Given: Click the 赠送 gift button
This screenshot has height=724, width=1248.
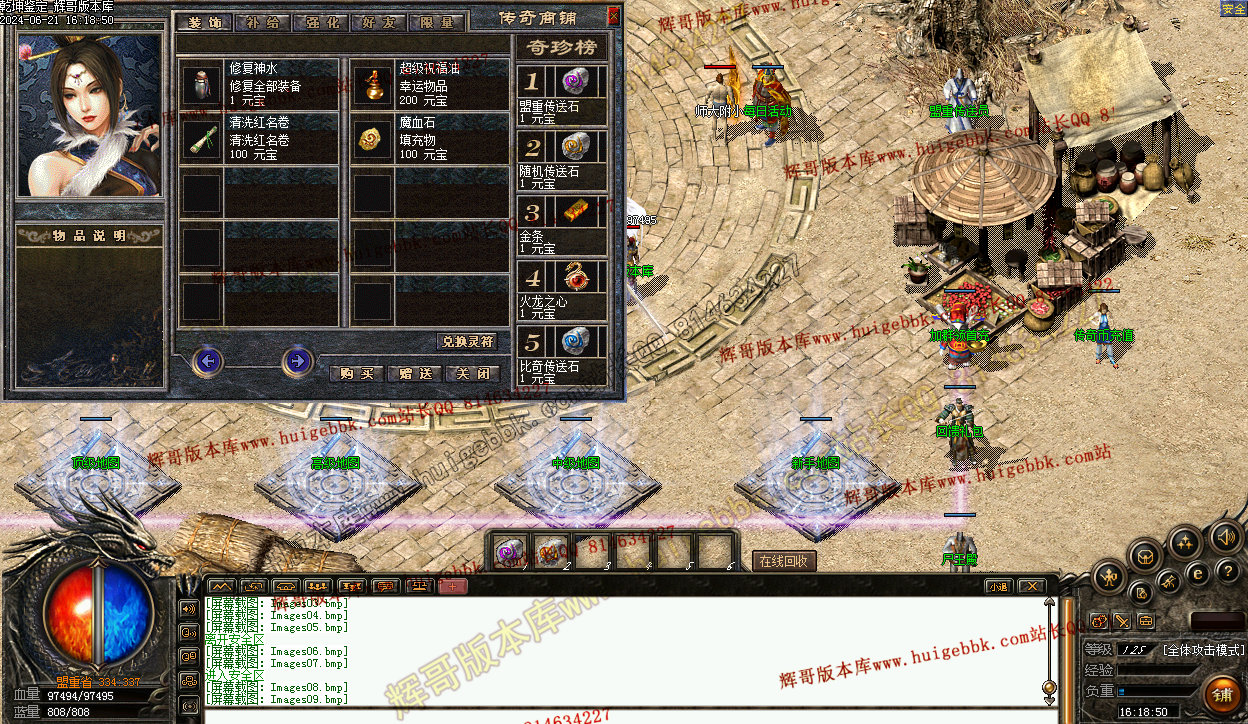Looking at the screenshot, I should (x=414, y=373).
